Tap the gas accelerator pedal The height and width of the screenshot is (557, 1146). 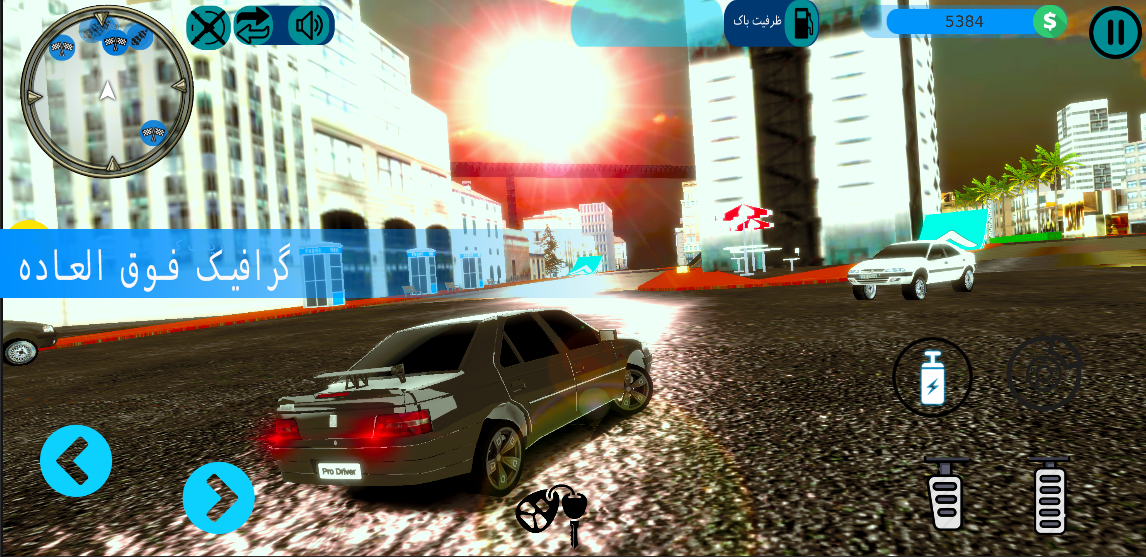pyautogui.click(x=1049, y=496)
